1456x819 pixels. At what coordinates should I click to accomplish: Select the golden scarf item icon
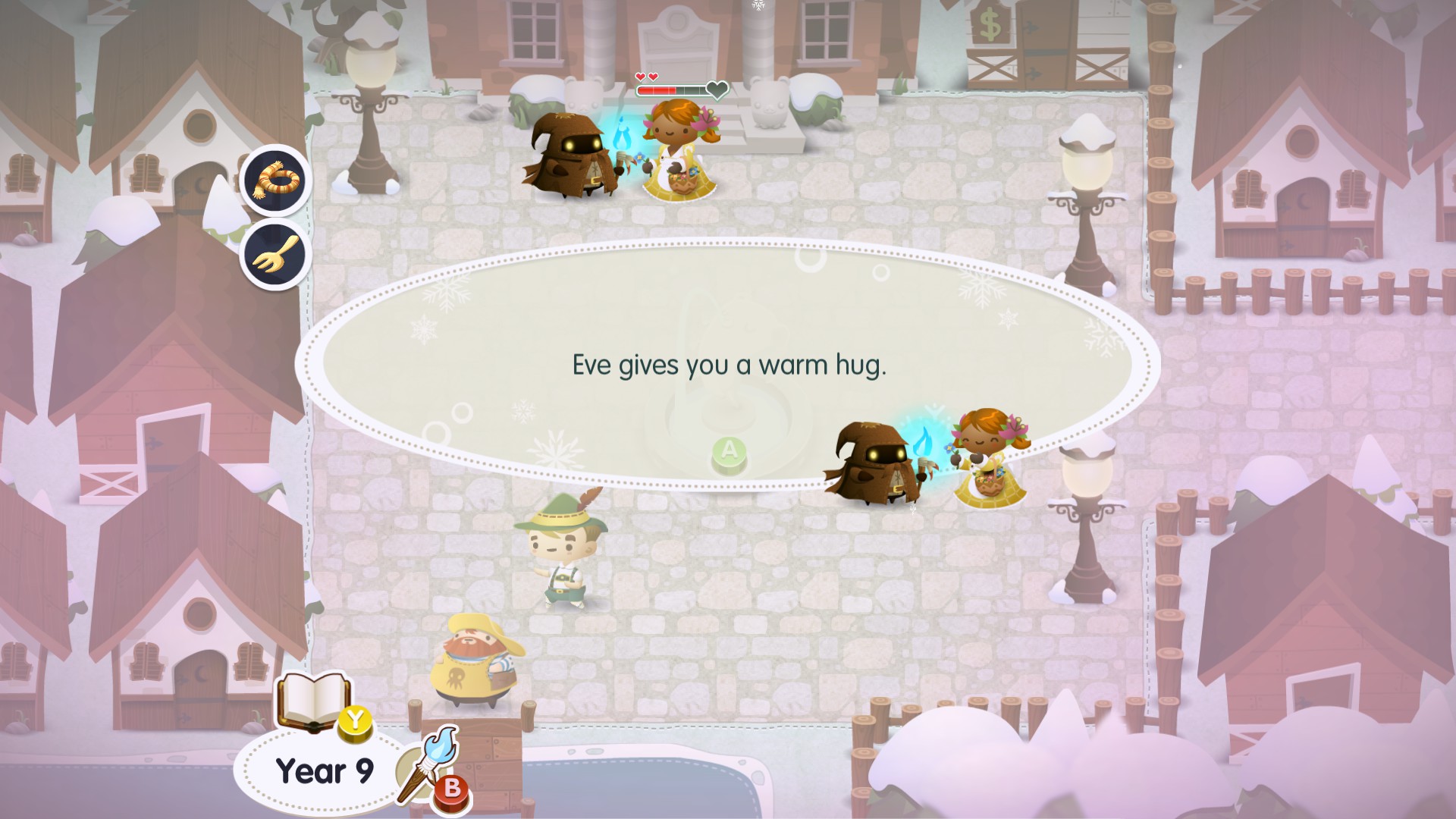click(276, 180)
